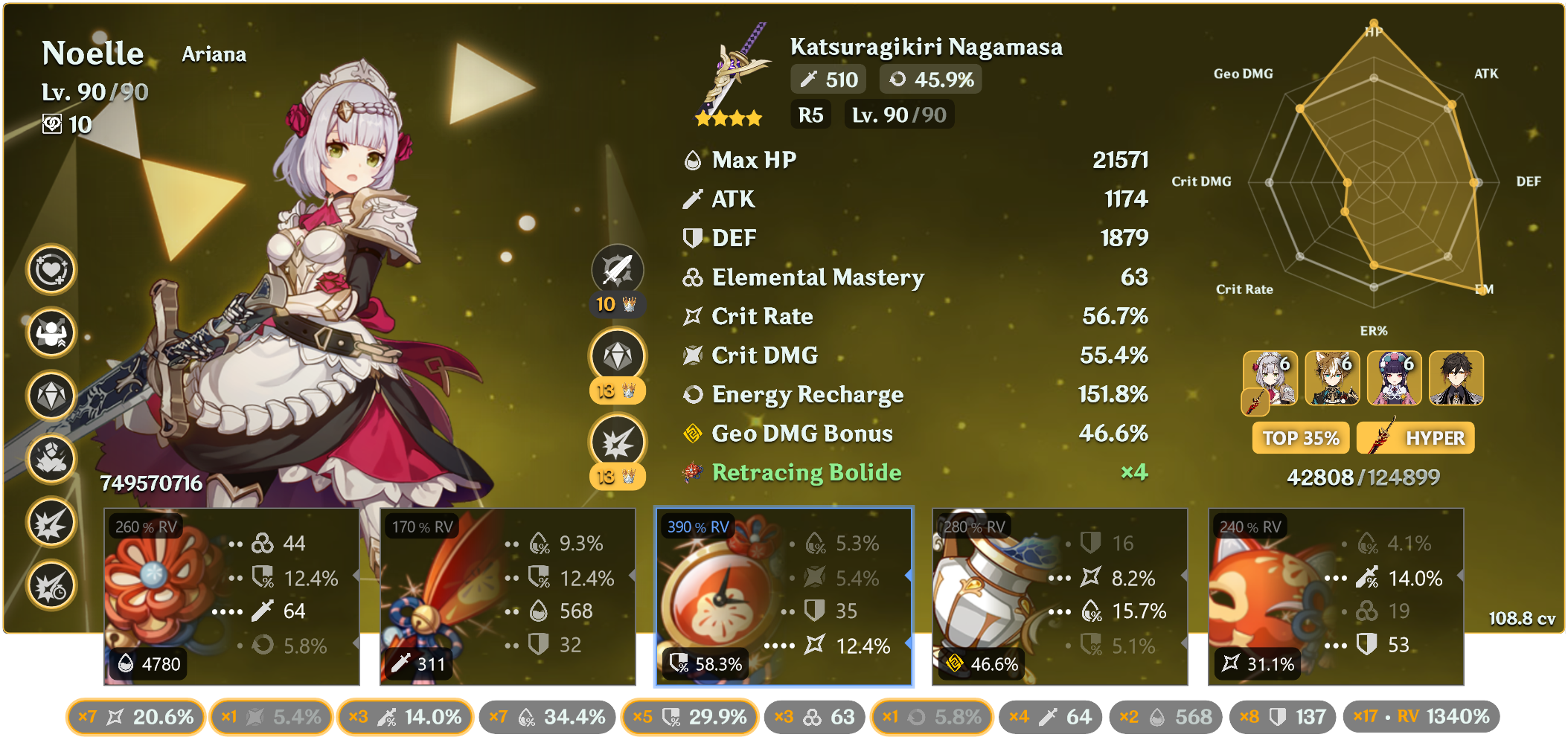Select the character strength sidebar icon
The width and height of the screenshot is (1568, 740).
click(51, 334)
